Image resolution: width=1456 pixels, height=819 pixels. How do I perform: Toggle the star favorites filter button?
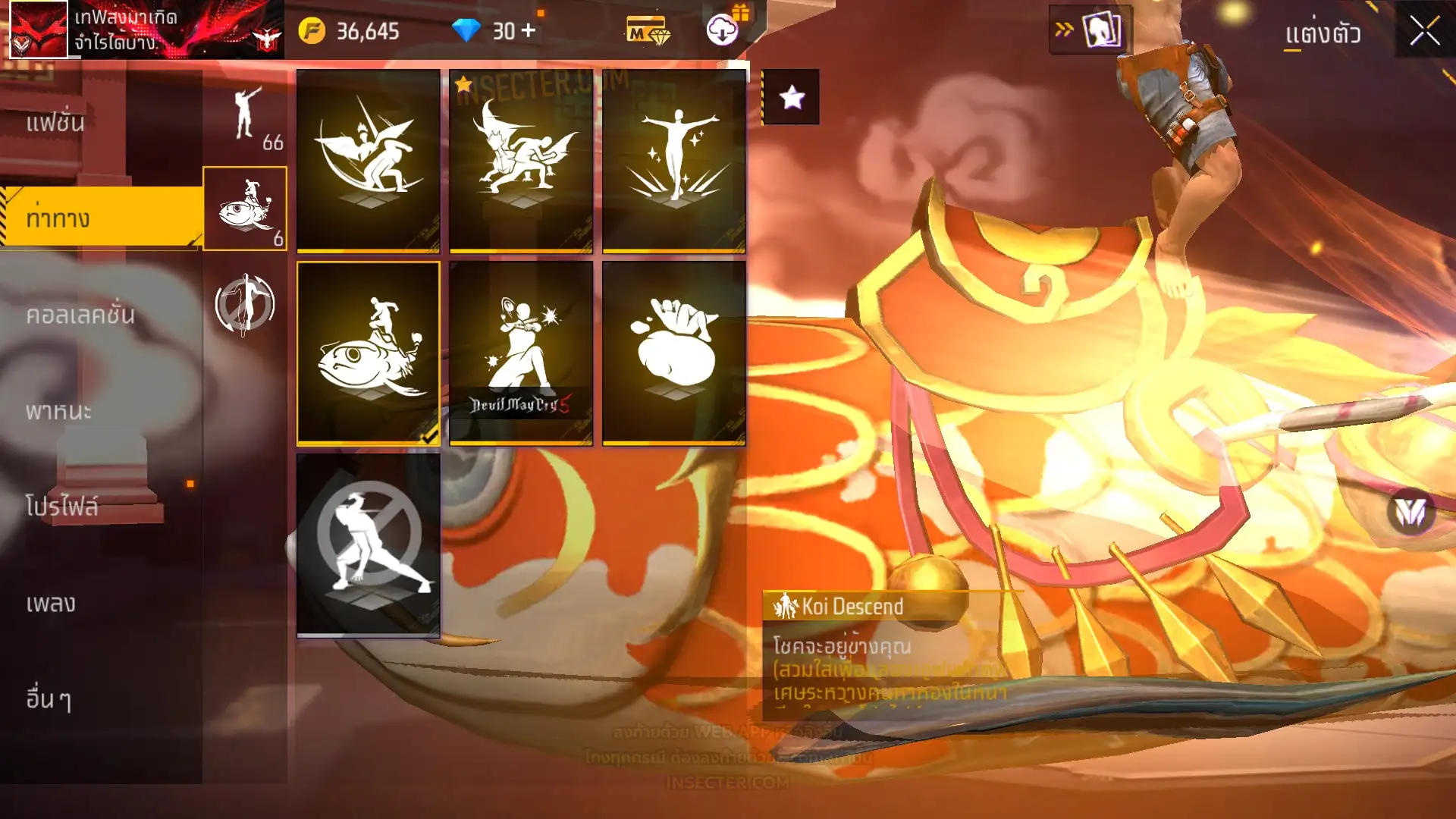[x=791, y=97]
